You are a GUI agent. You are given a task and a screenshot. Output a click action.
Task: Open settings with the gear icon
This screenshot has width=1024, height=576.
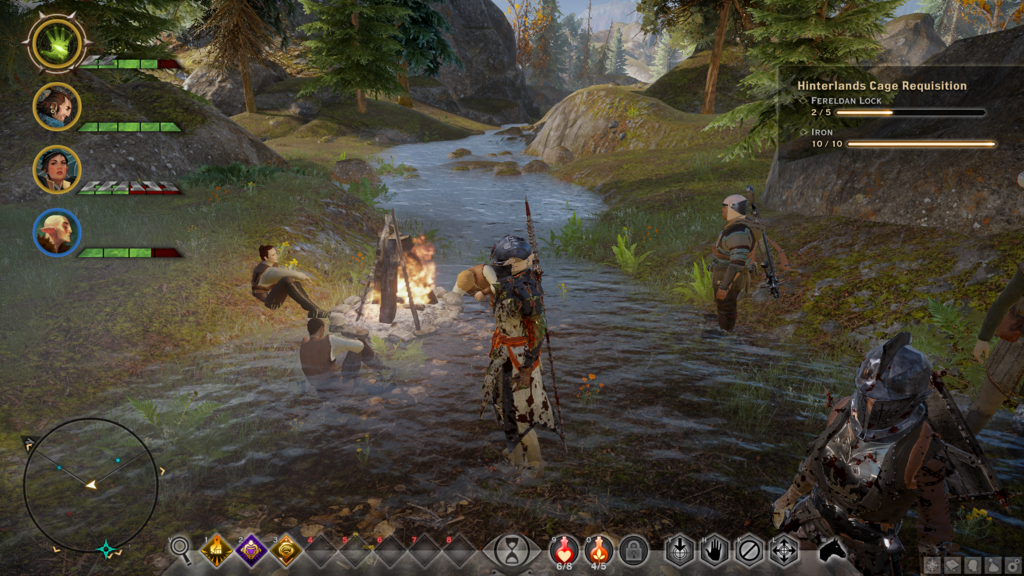click(1012, 566)
